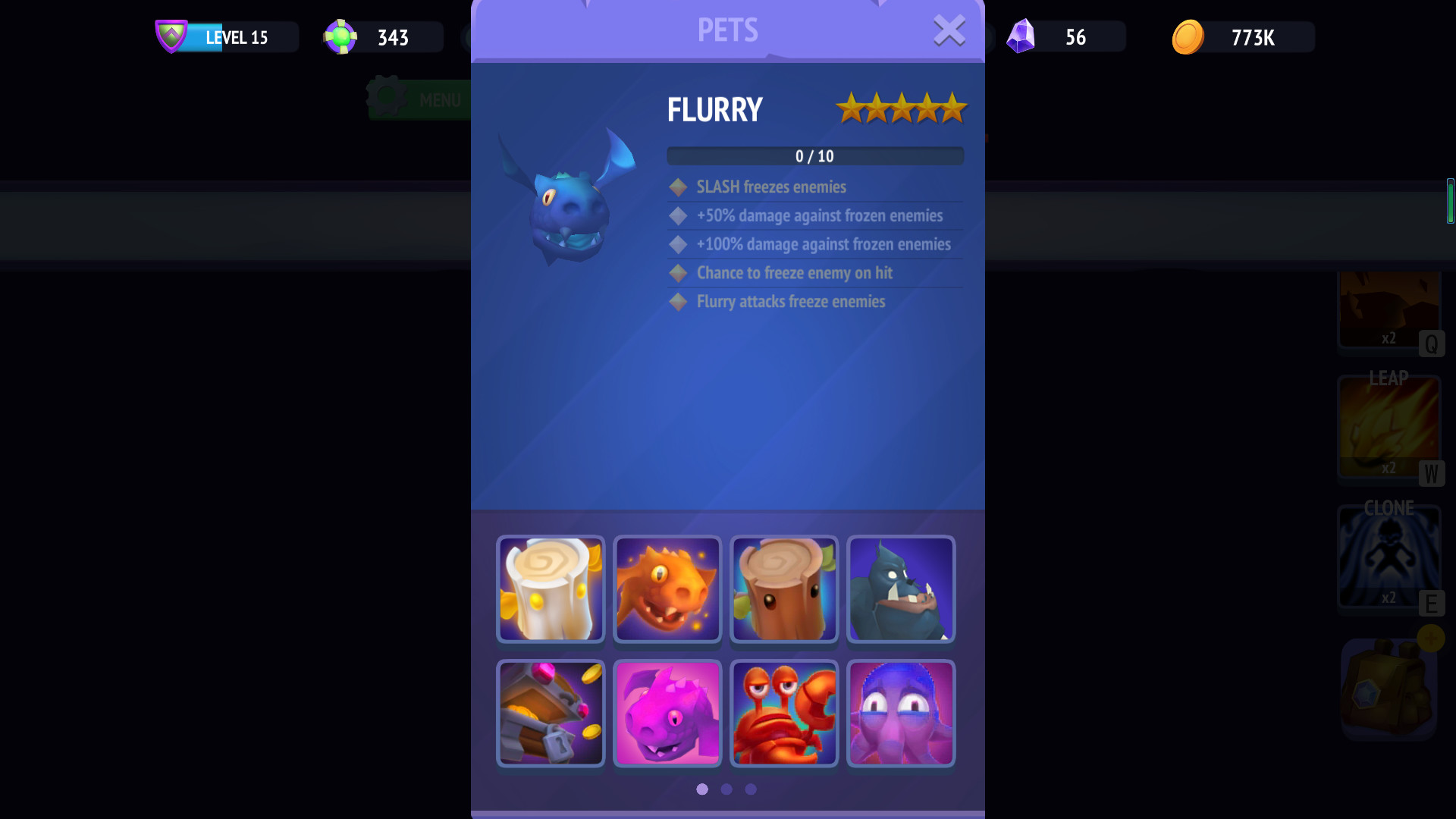
Task: Select the treasure chest pet
Action: 551,714
